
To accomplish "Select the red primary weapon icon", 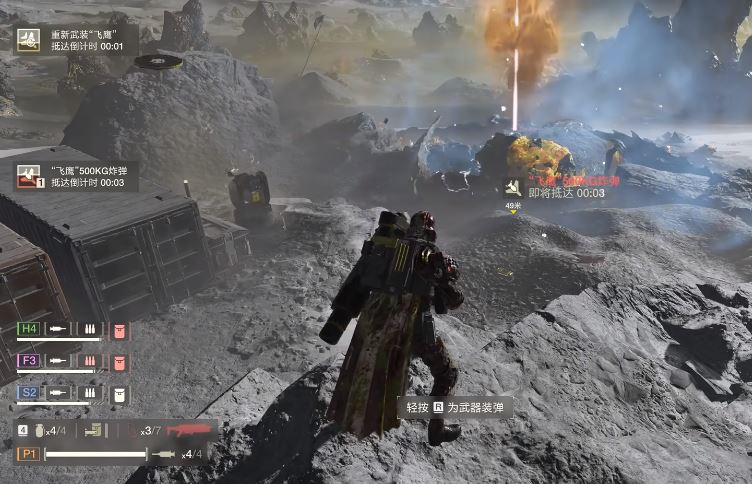I will coord(187,430).
